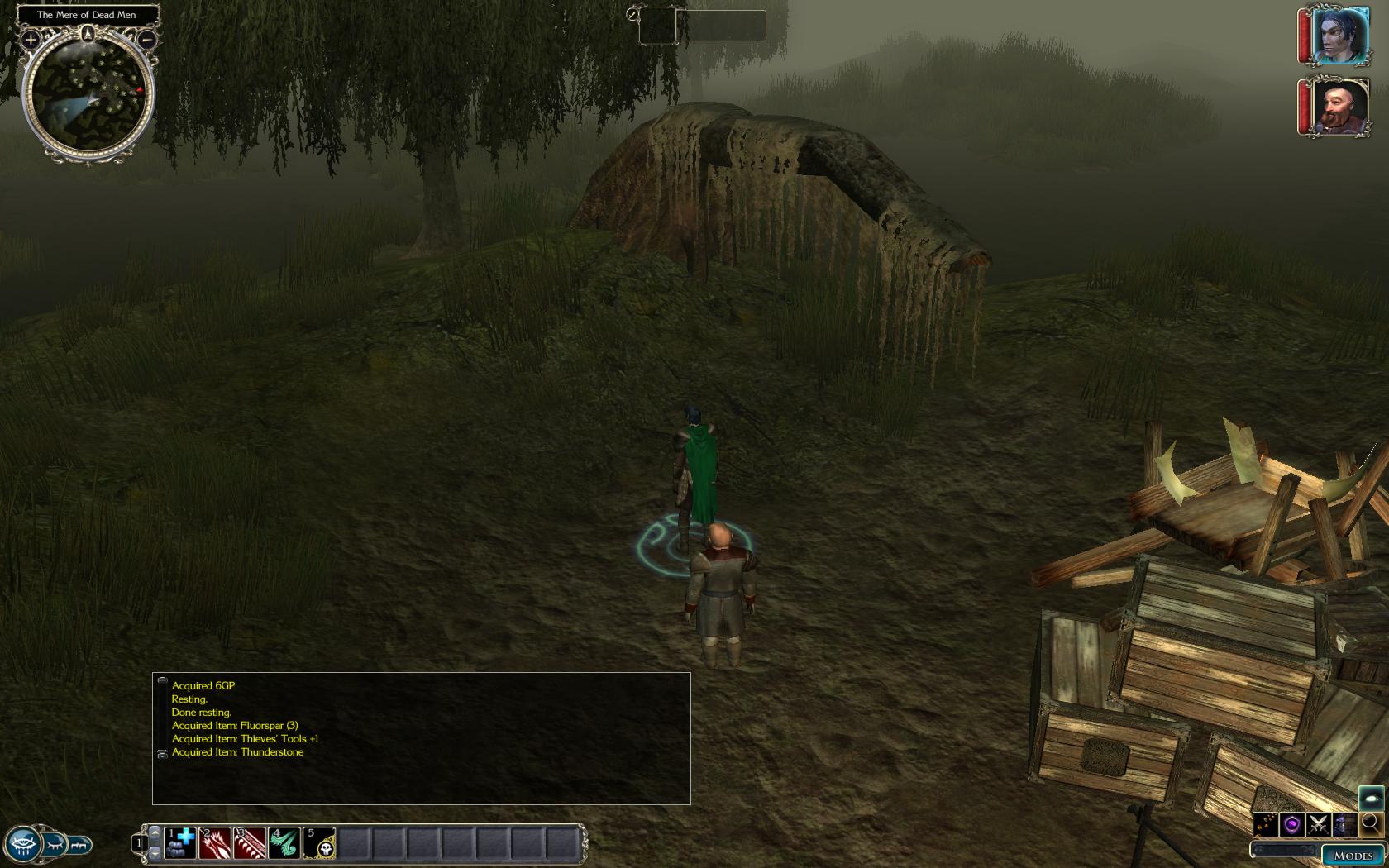Toggle the purple shield mode icon
Screen dimensions: 1389x868
point(1292,824)
